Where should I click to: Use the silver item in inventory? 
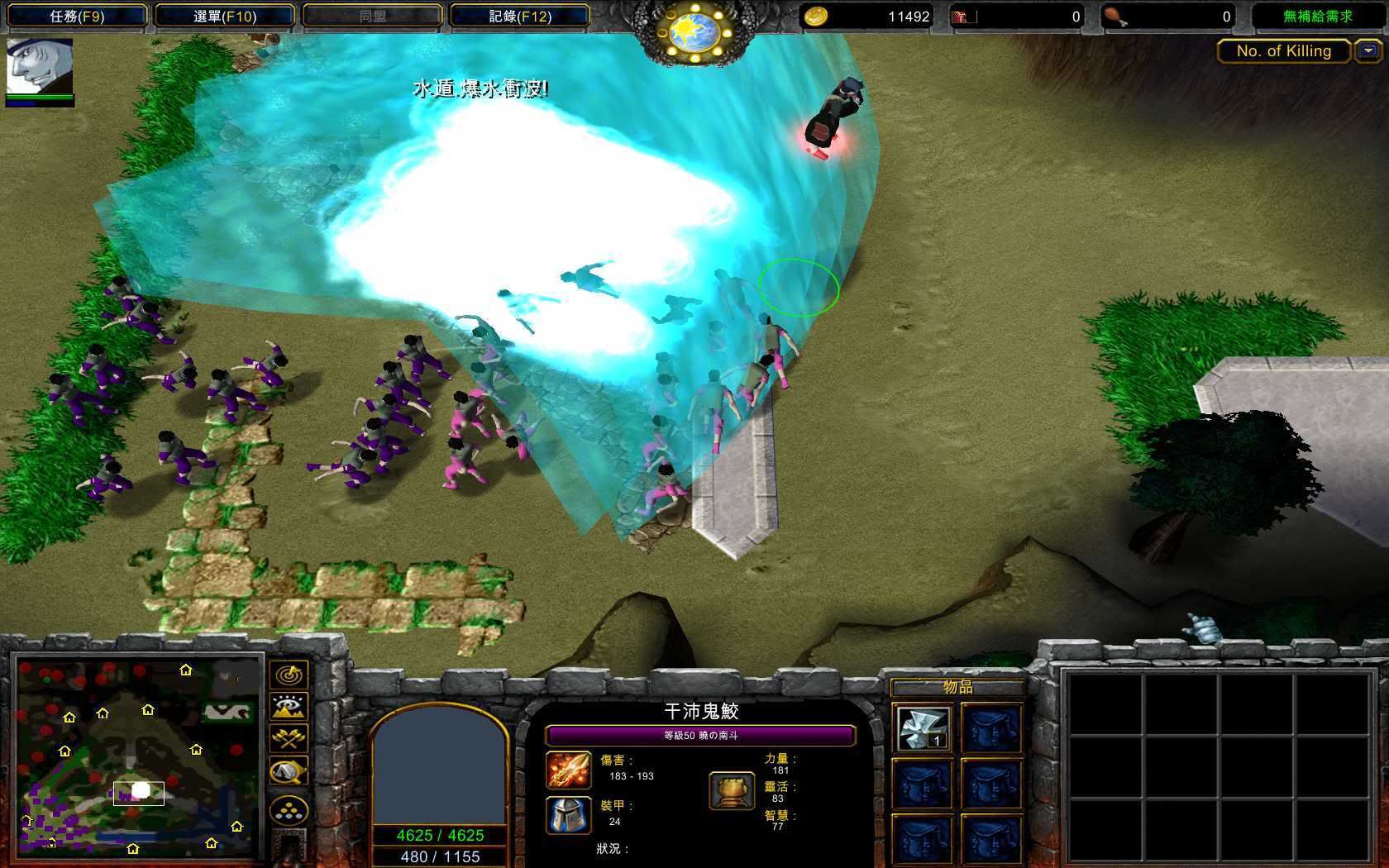point(923,728)
